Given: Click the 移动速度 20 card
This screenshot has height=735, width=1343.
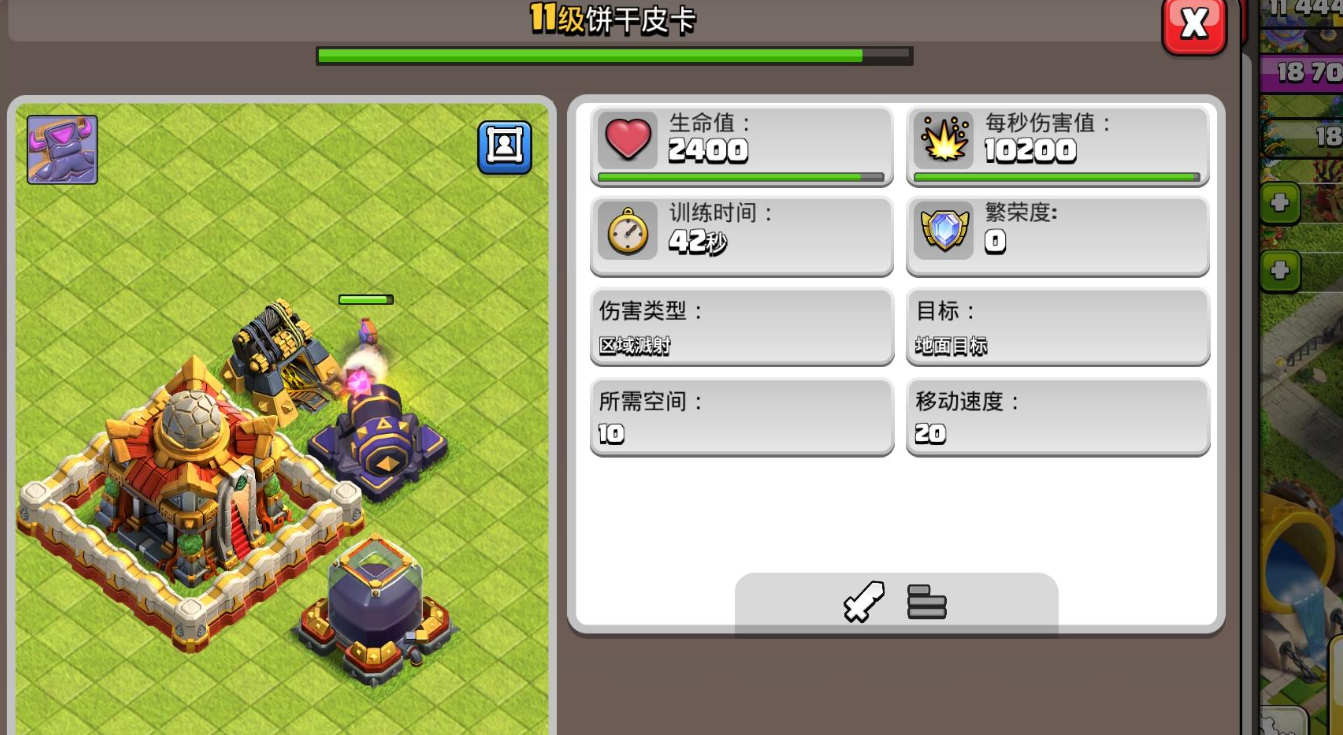Looking at the screenshot, I should click(1057, 416).
